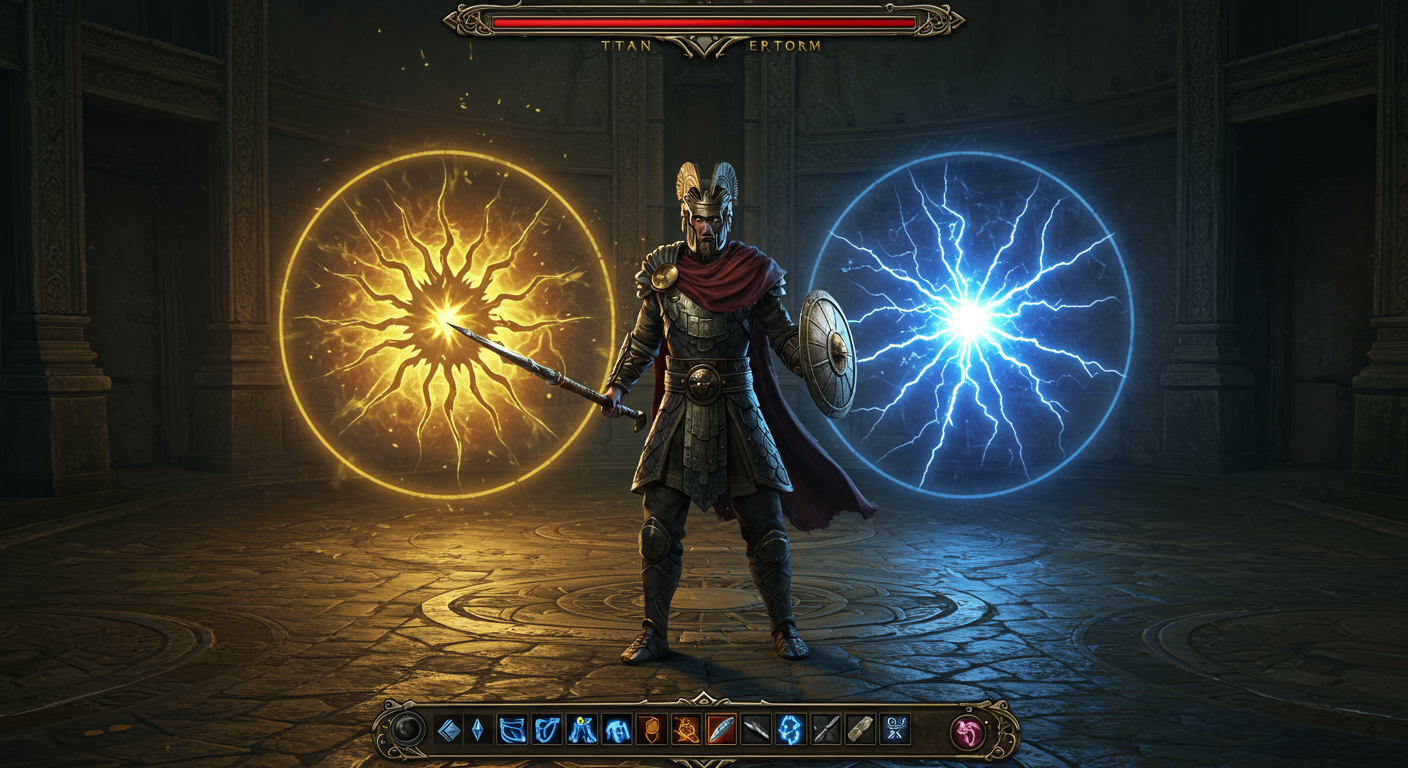Image resolution: width=1408 pixels, height=768 pixels.
Task: Click the dark orb at the hotbar's left end
Action: 407,730
